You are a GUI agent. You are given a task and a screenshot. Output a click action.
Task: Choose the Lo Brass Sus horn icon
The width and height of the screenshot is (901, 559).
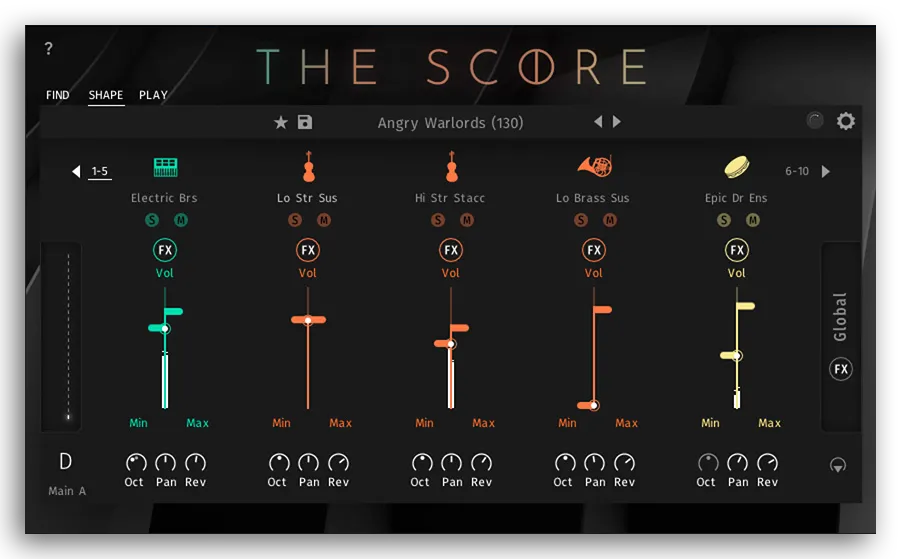(x=593, y=167)
